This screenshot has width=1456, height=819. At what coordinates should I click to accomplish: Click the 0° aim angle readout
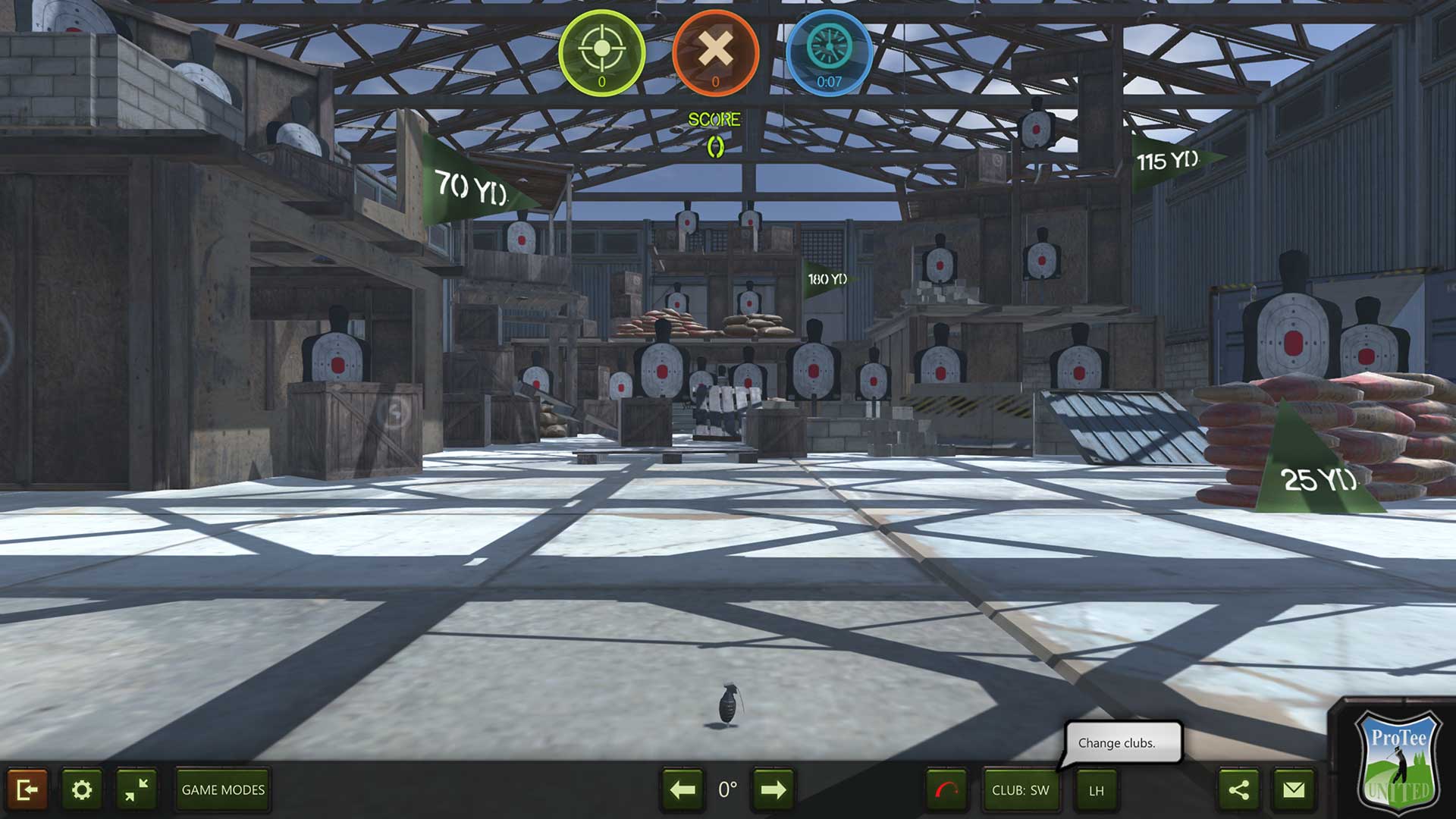(727, 789)
